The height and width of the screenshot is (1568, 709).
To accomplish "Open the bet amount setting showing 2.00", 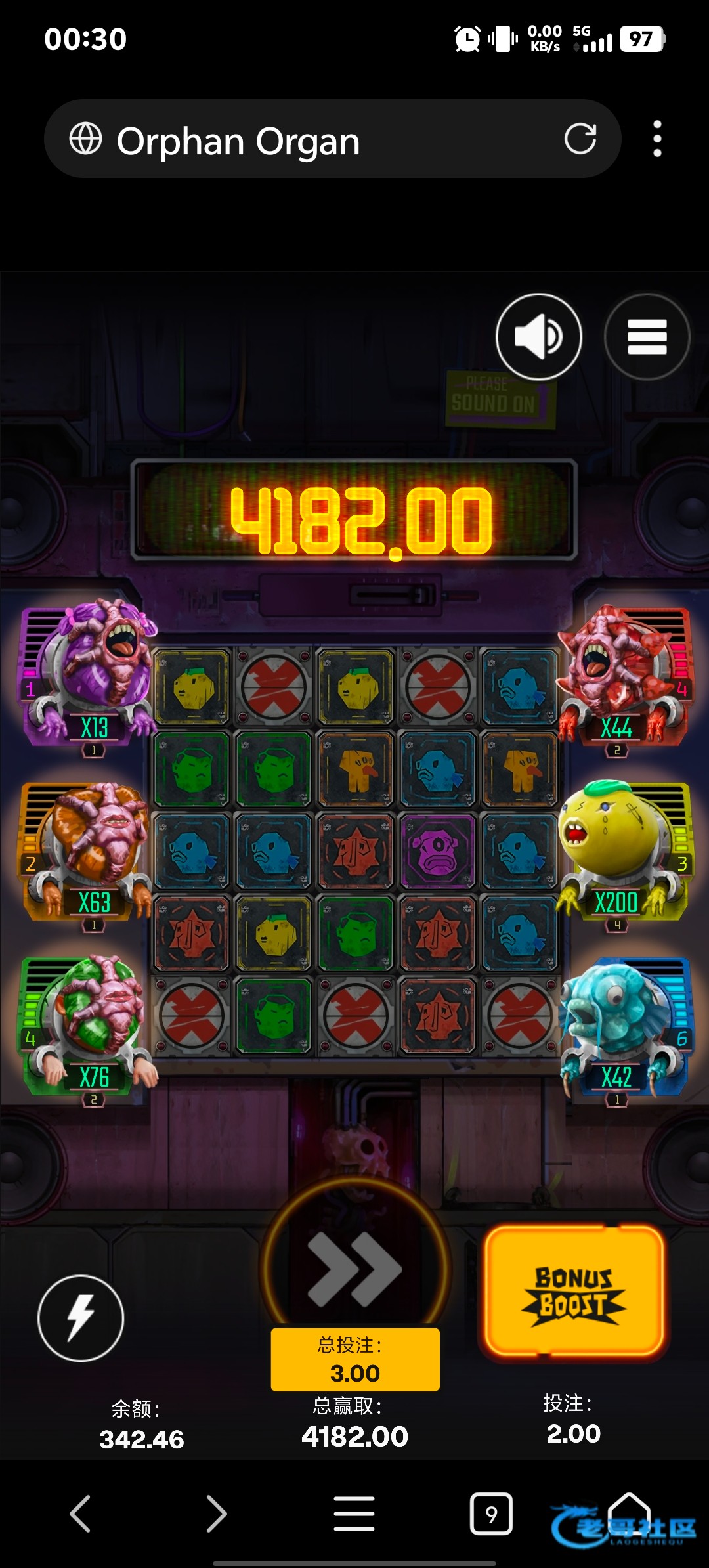I will tap(573, 1420).
